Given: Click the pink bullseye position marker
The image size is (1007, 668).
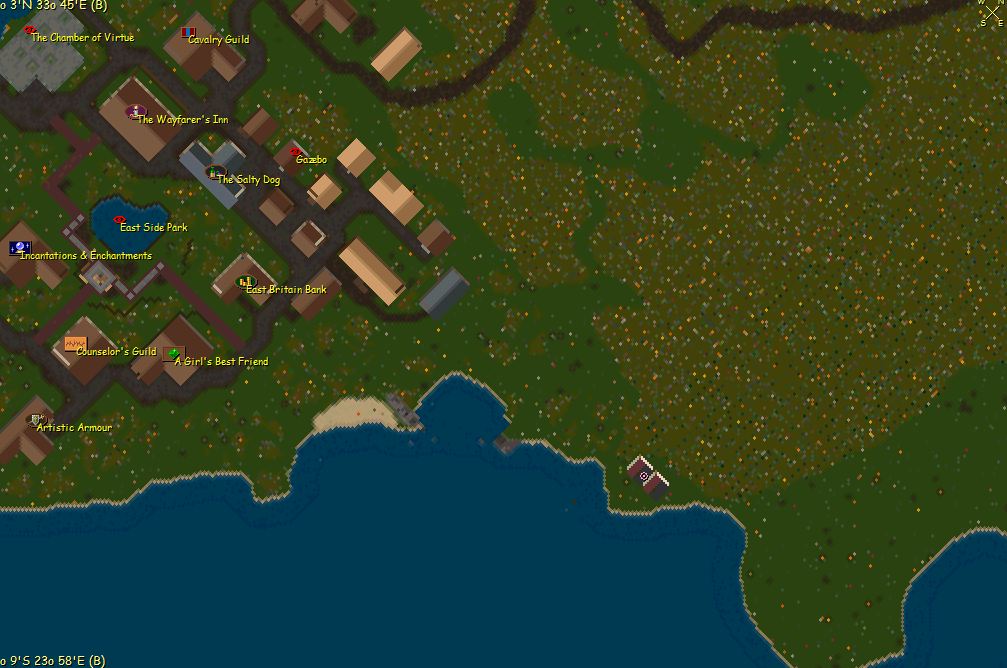Looking at the screenshot, I should pyautogui.click(x=644, y=477).
